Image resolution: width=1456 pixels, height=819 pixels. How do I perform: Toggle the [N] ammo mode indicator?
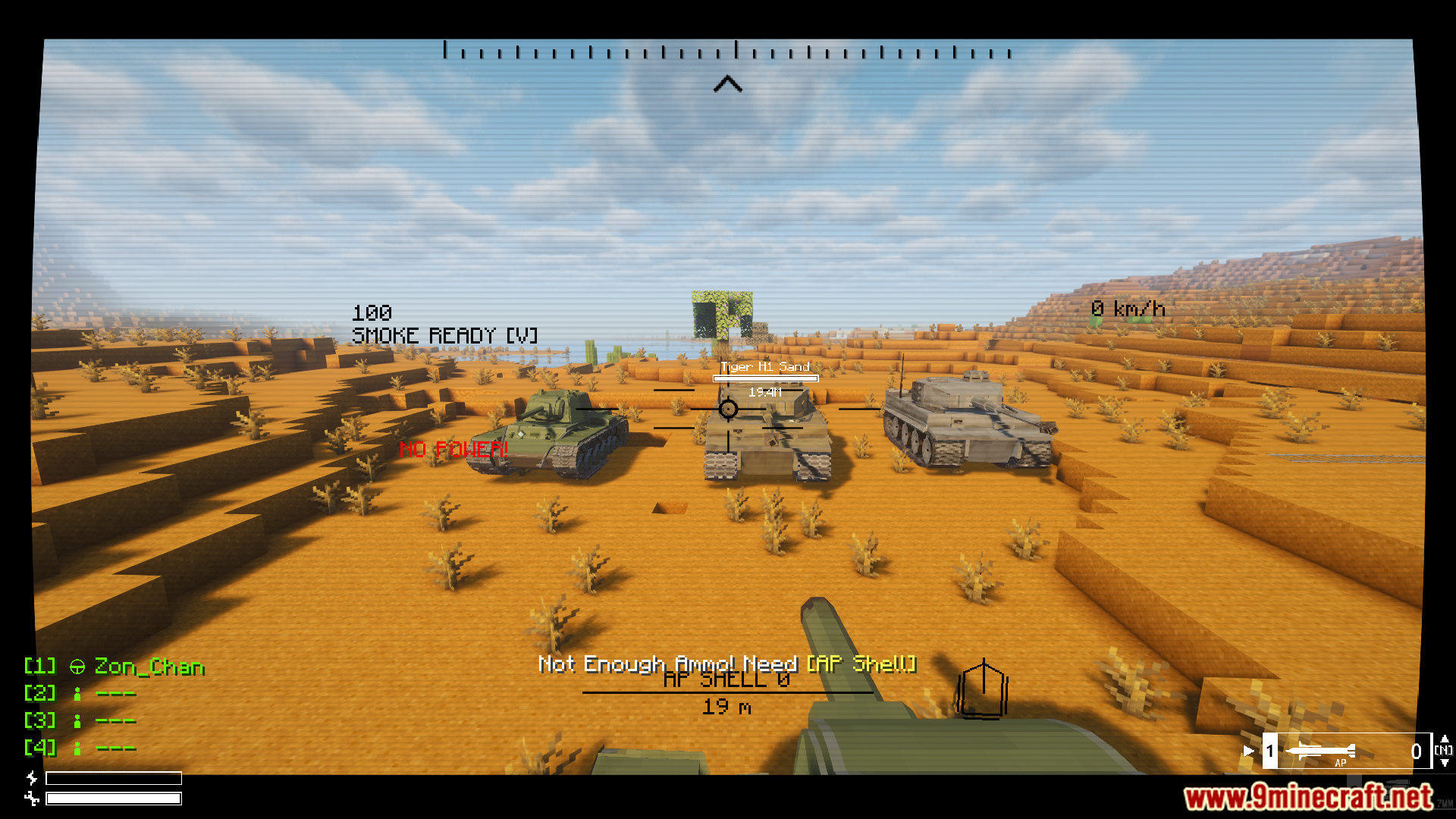click(1445, 750)
